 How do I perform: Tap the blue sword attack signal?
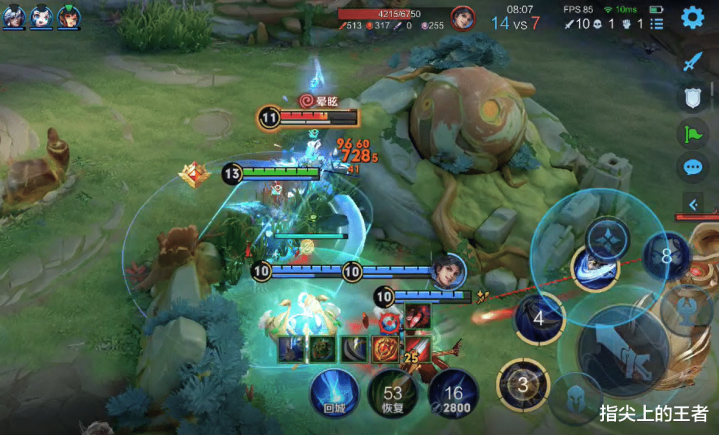tap(692, 62)
